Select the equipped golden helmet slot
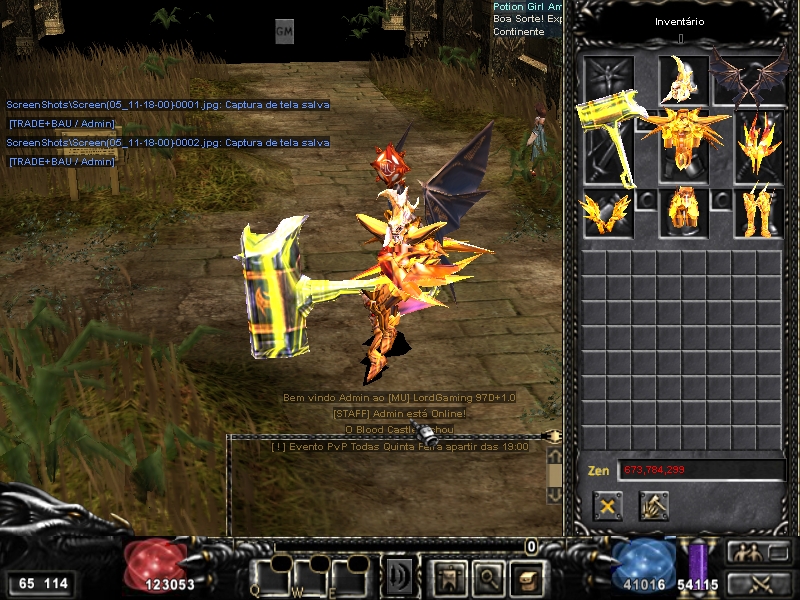This screenshot has width=800, height=600. (x=683, y=80)
